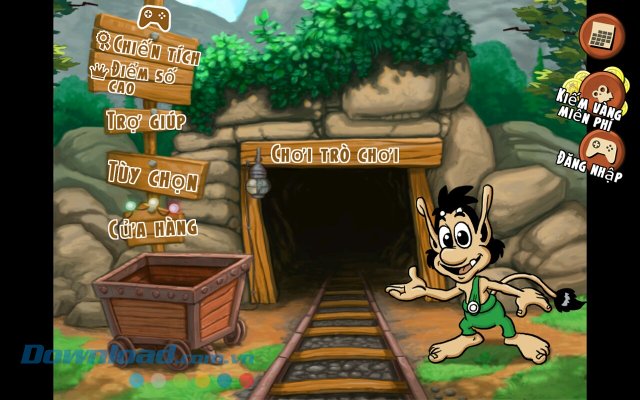The width and height of the screenshot is (640, 400).
Task: Click the gamepad icon sign on top
Action: tap(153, 17)
